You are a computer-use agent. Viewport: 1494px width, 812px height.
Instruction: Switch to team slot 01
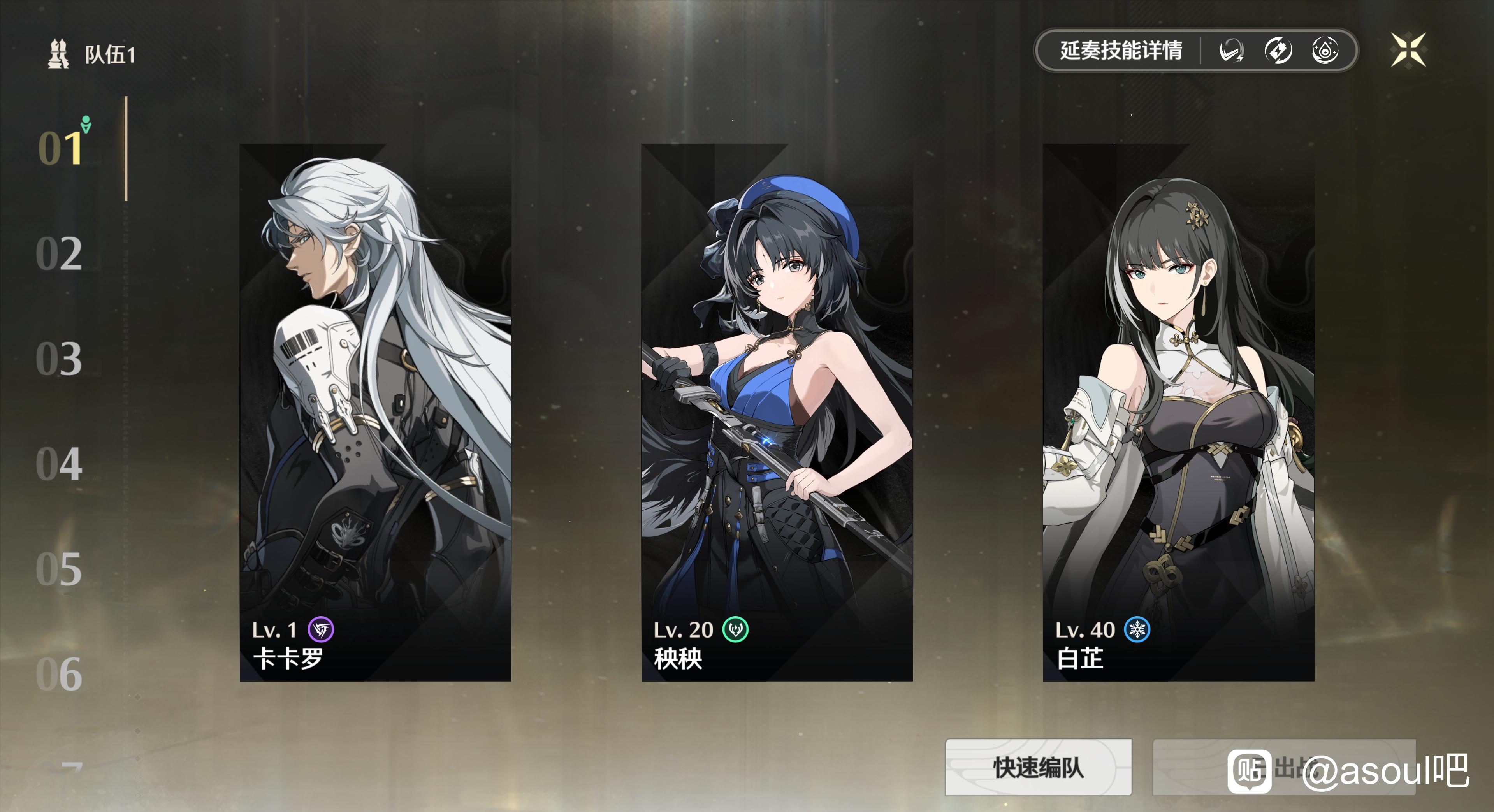pyautogui.click(x=60, y=148)
